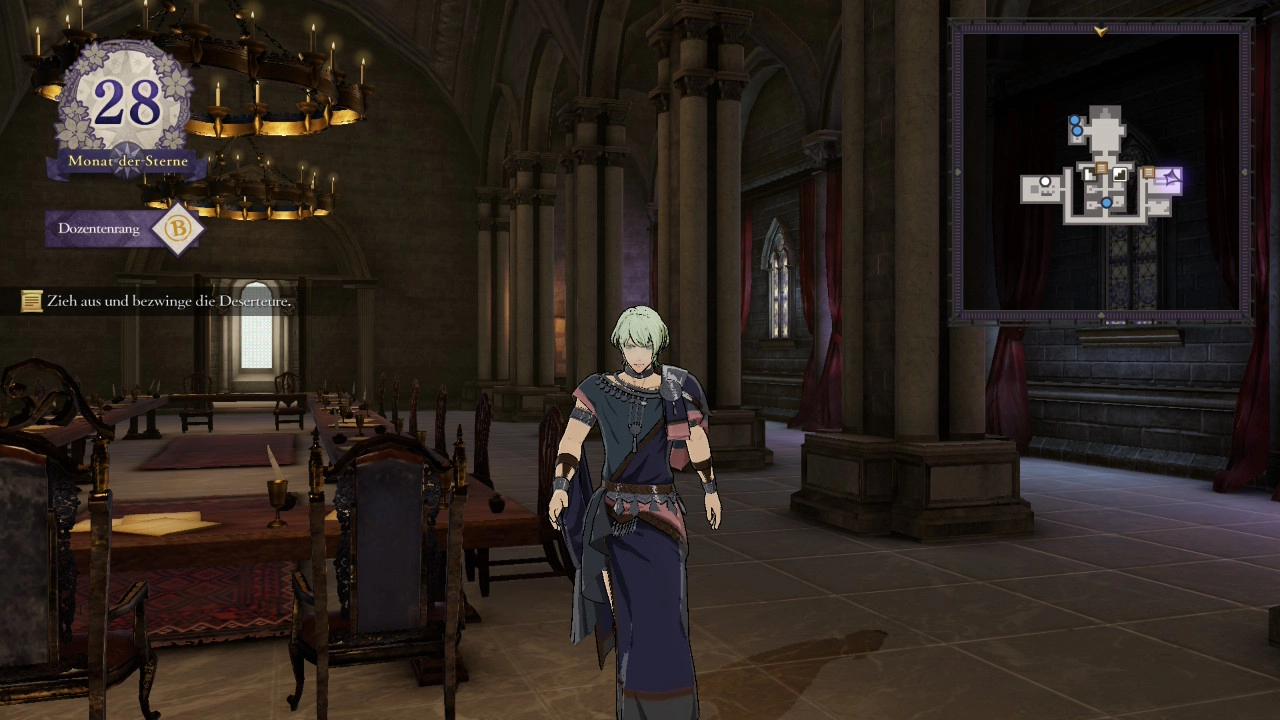Select the lone blue dot in the minimap's central corridor
This screenshot has width=1280, height=720.
1106,203
